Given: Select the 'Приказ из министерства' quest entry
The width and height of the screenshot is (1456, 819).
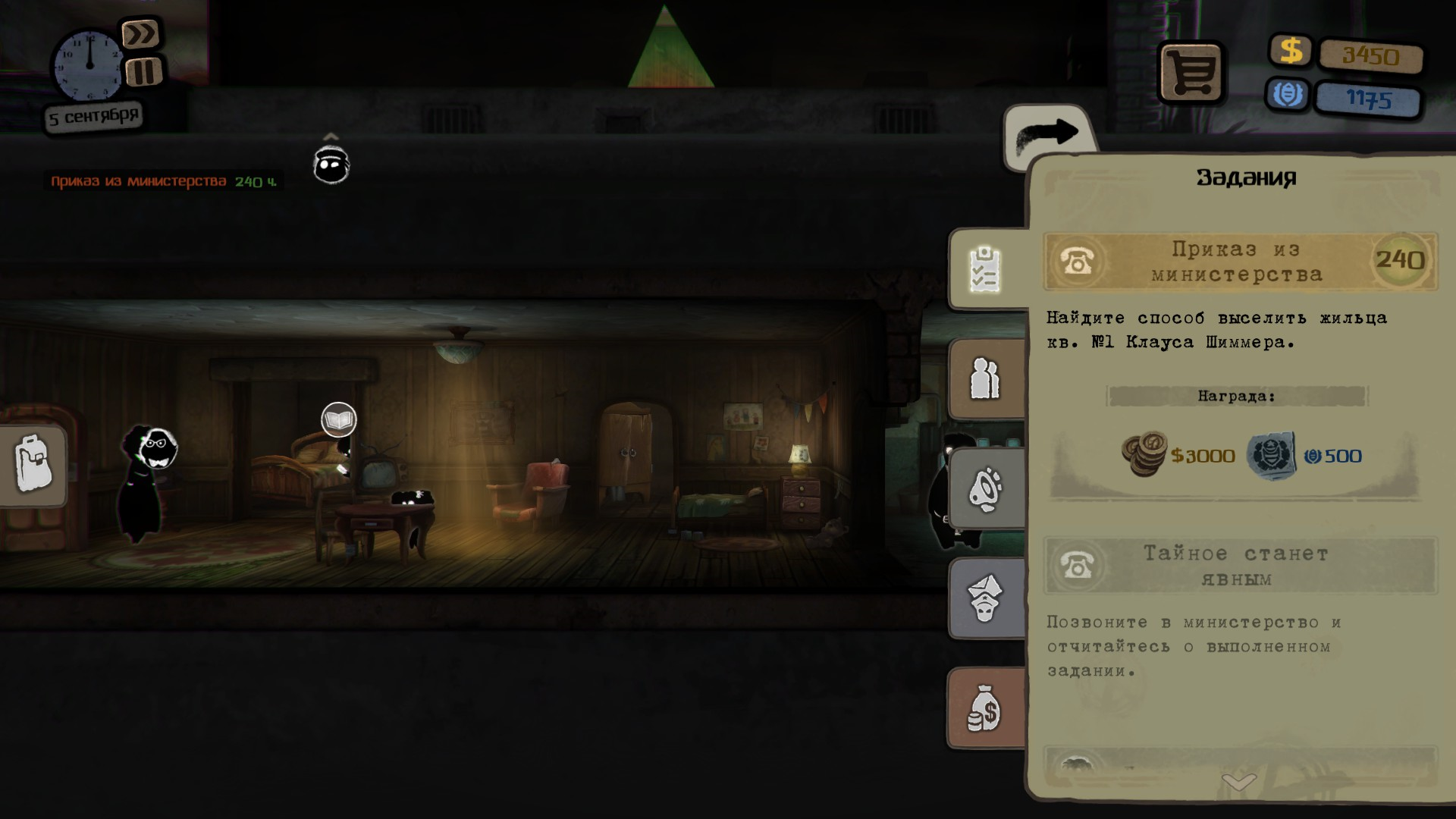Looking at the screenshot, I should coord(1239,262).
